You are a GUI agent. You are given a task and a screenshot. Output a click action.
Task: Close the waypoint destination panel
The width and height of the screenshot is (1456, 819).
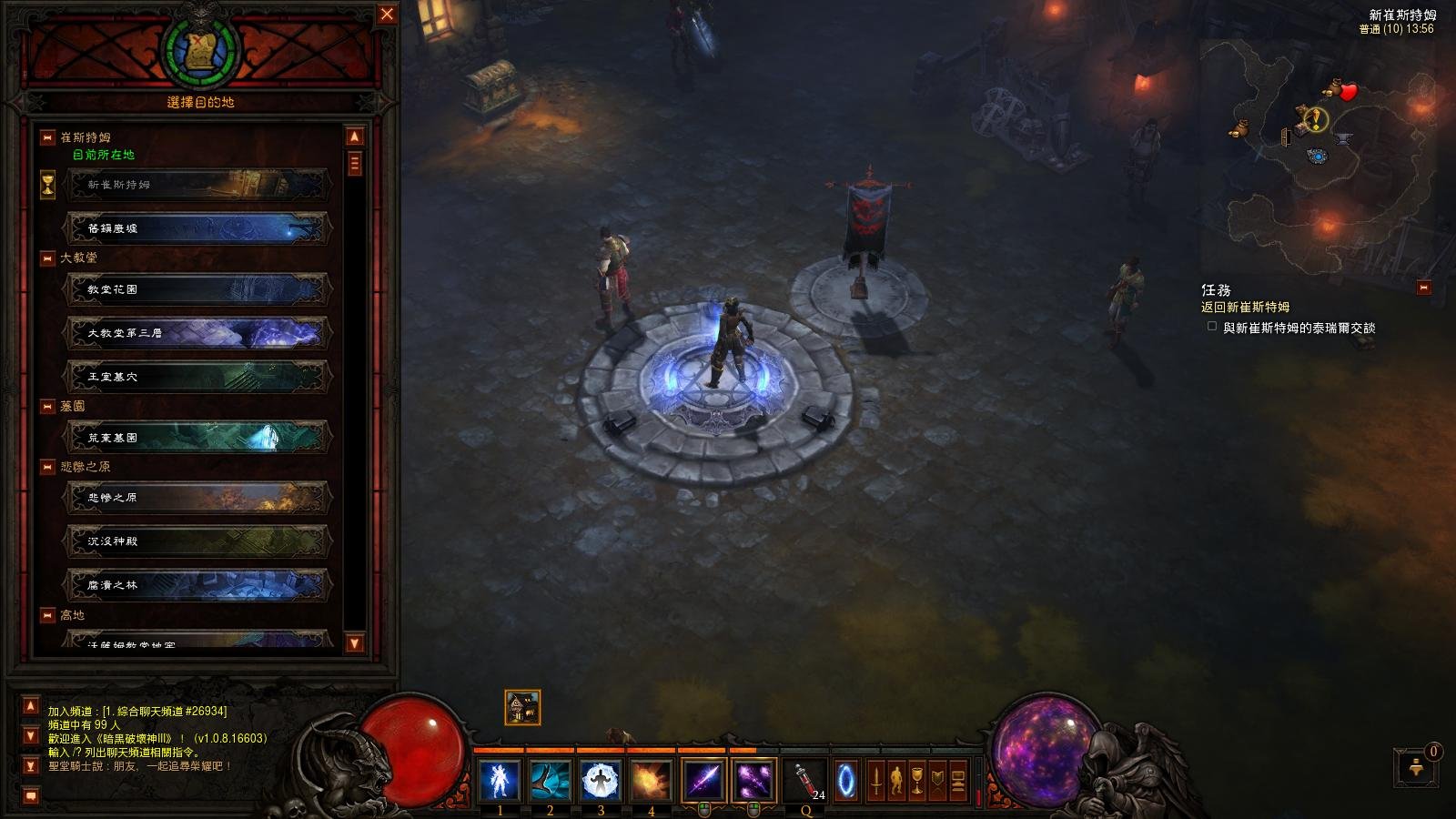387,14
